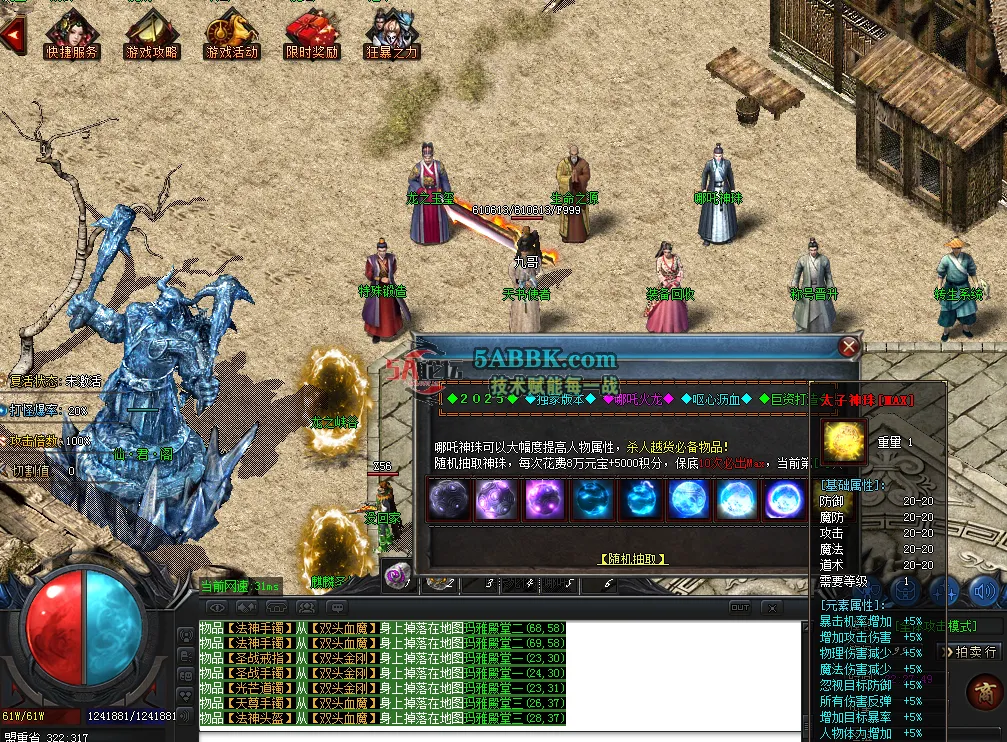Image resolution: width=1007 pixels, height=742 pixels.
Task: Select the bright purple bead icon
Action: tap(545, 499)
